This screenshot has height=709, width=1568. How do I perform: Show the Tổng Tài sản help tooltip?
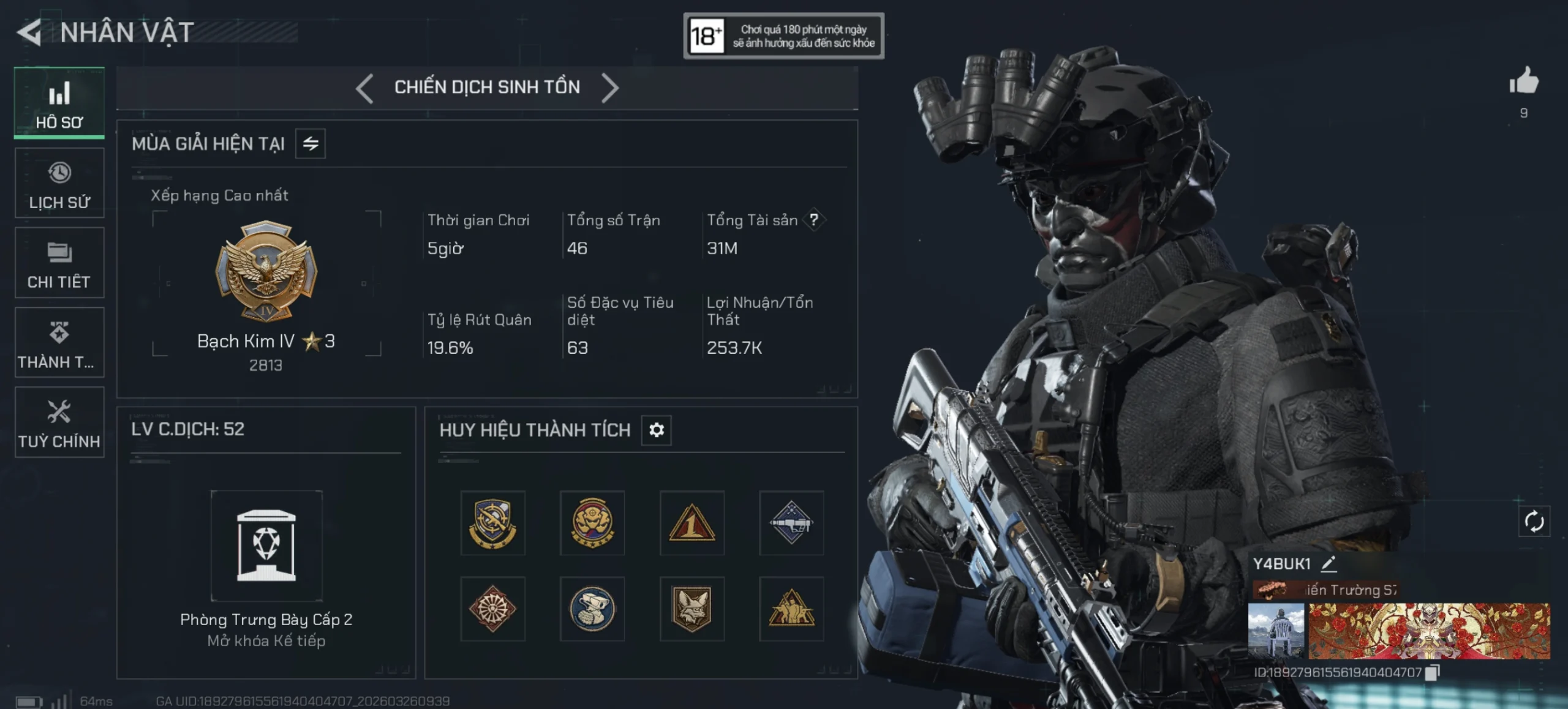pos(814,220)
